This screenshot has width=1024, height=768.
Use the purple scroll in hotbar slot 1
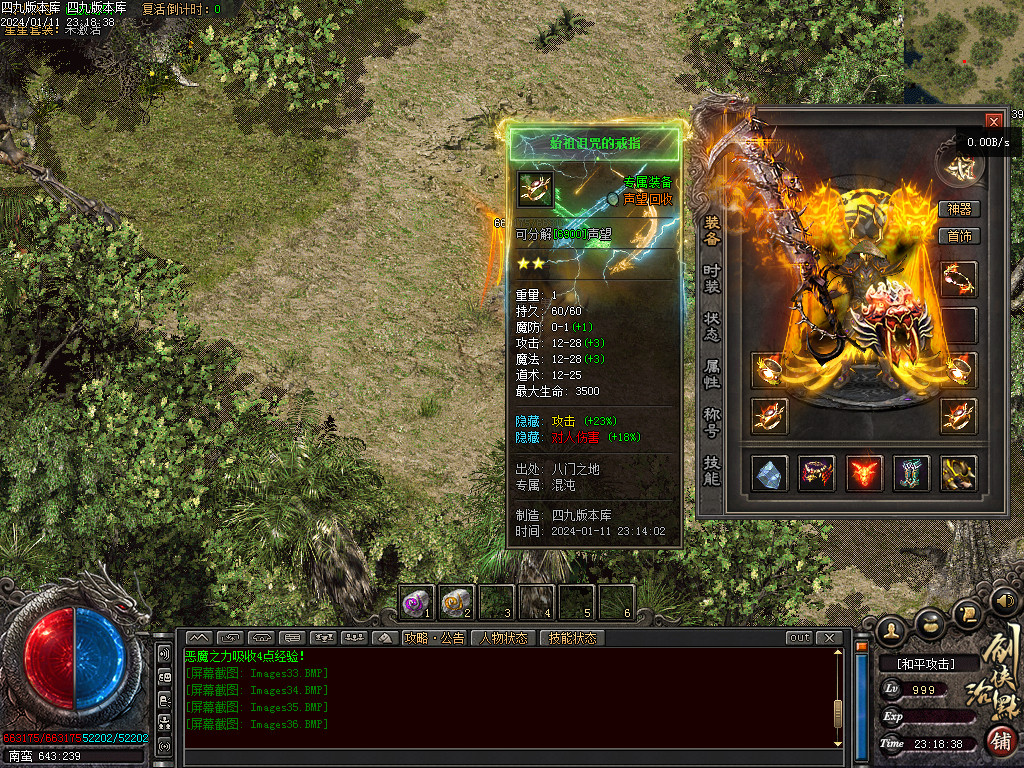(417, 602)
